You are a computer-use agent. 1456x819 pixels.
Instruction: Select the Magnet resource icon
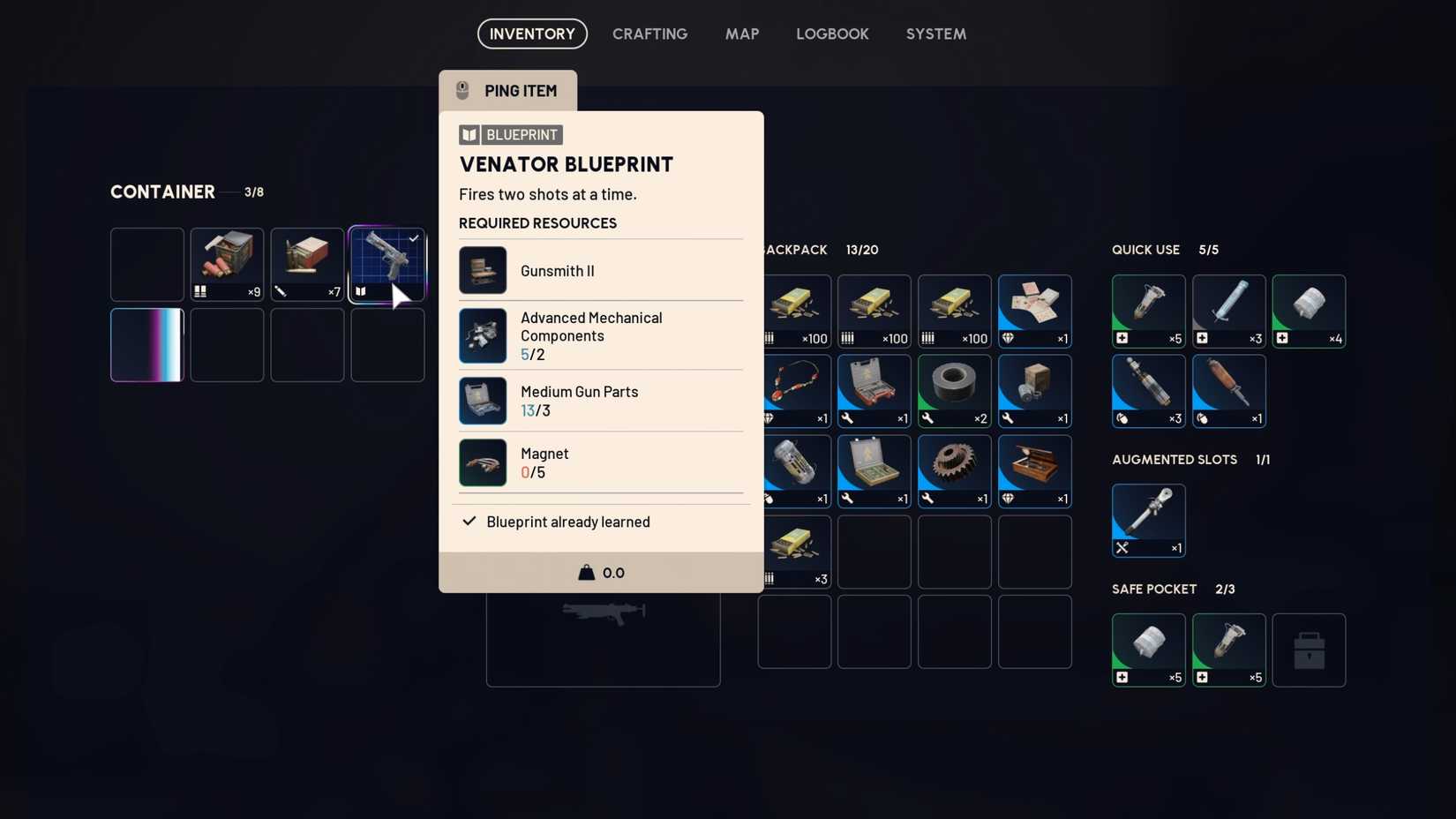coord(482,462)
